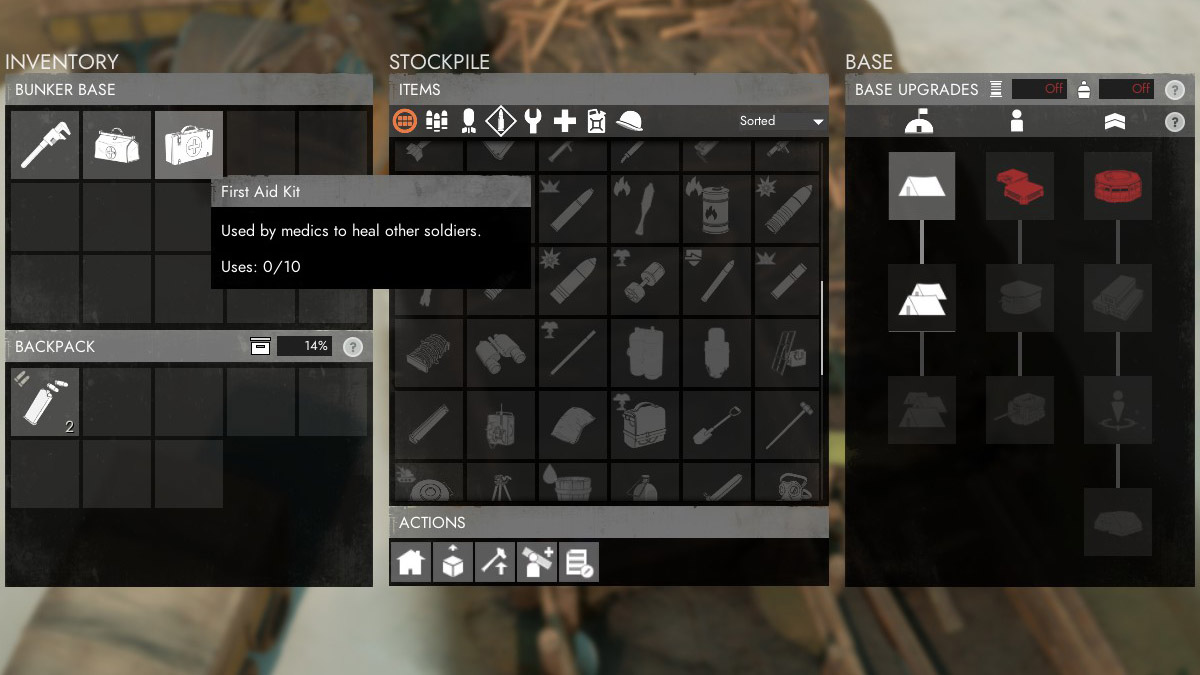Screen dimensions: 1200x675
Task: Select the wrench in Bunker Base inventory
Action: click(x=45, y=145)
